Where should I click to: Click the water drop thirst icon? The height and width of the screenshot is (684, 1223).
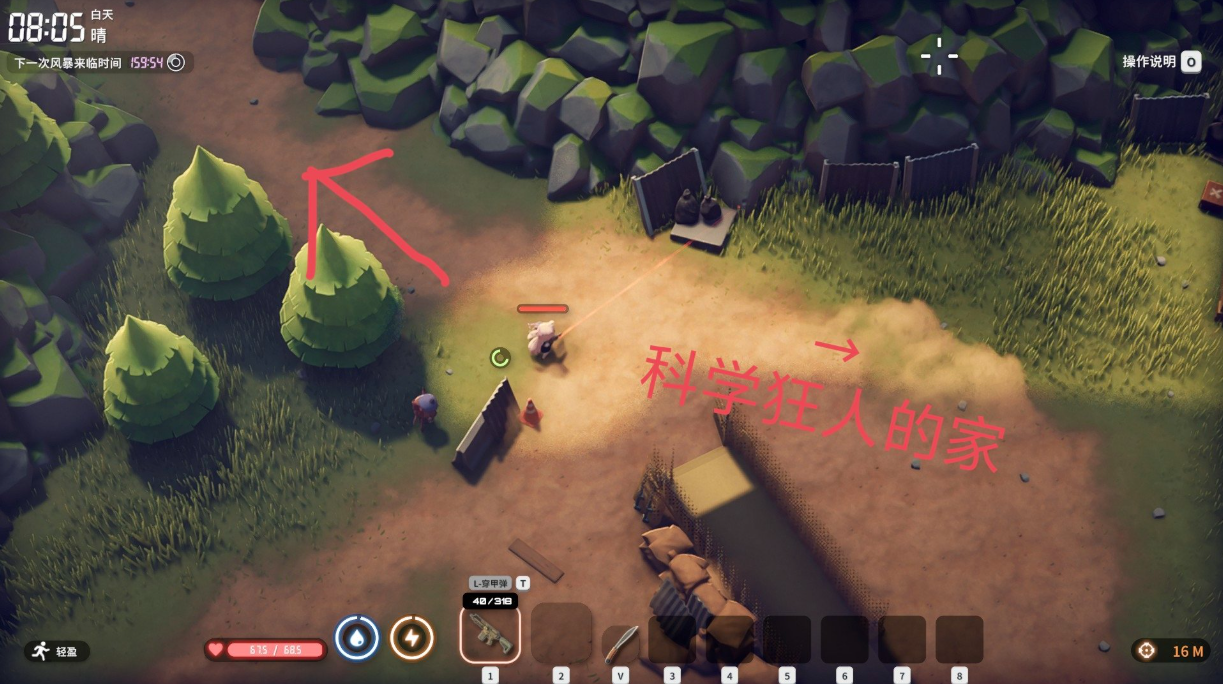tap(357, 637)
